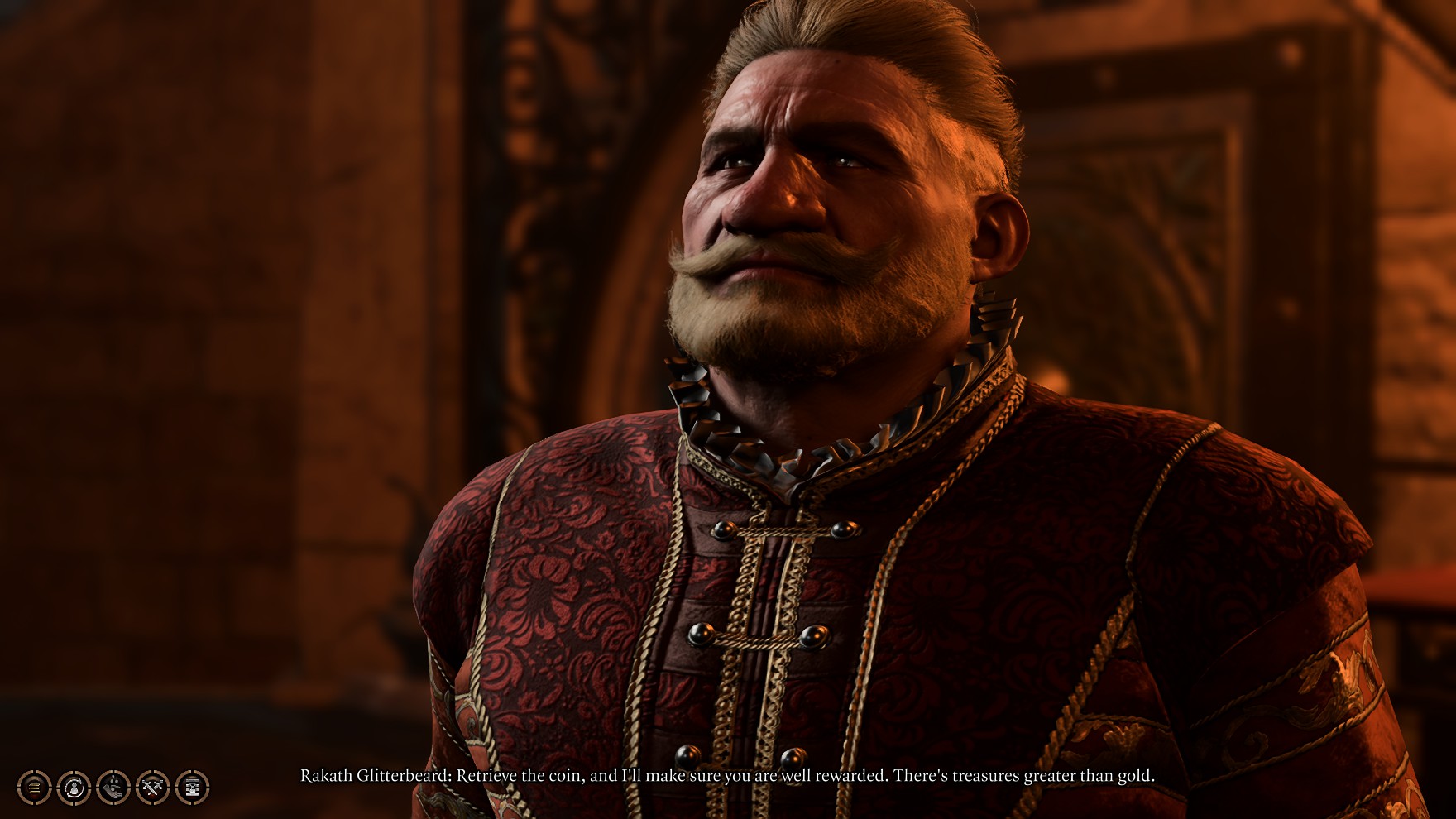The width and height of the screenshot is (1456, 819).
Task: Open the dialogue history lines icon
Action: [x=34, y=787]
